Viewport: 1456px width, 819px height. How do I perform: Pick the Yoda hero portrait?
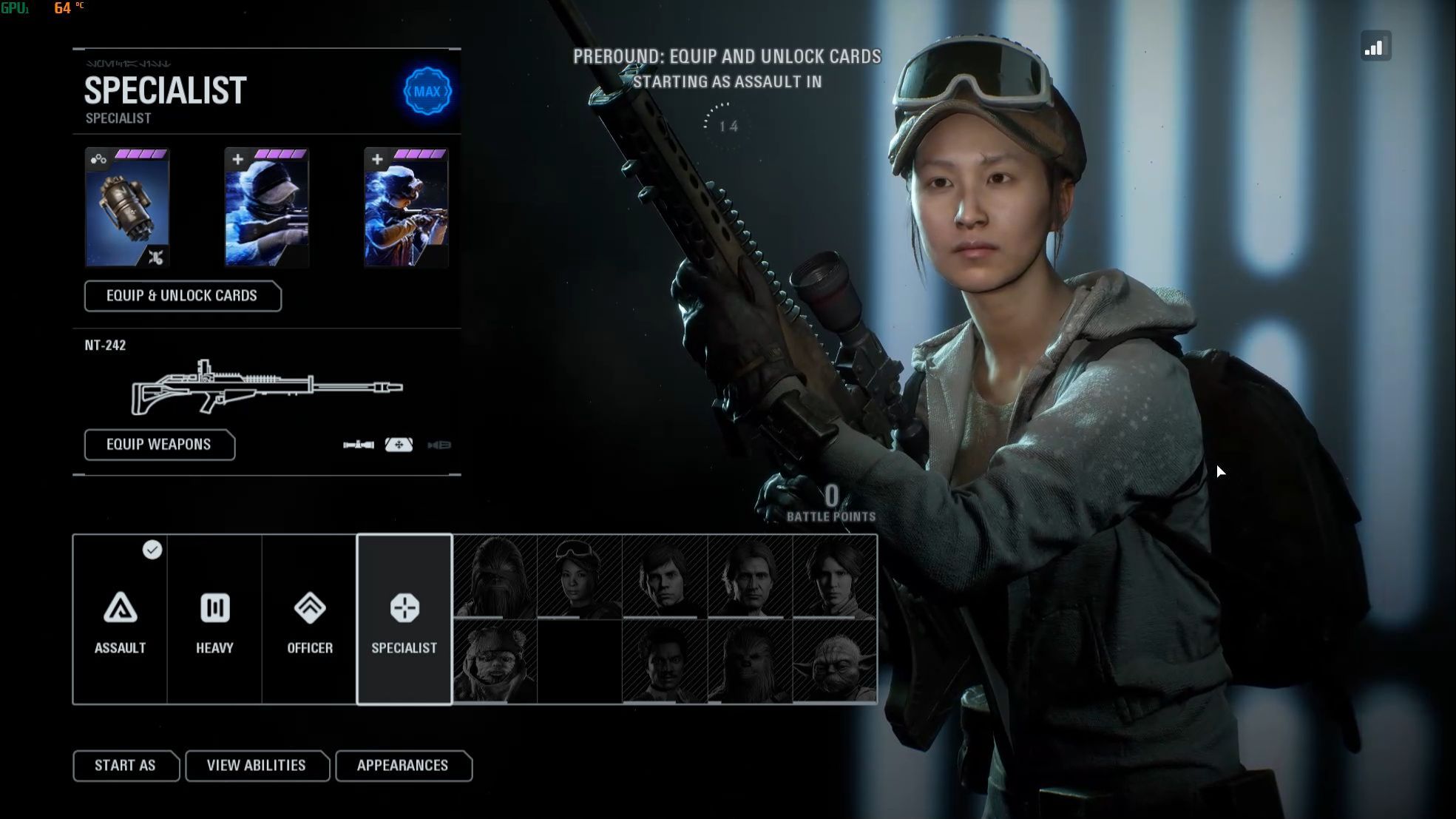[834, 662]
